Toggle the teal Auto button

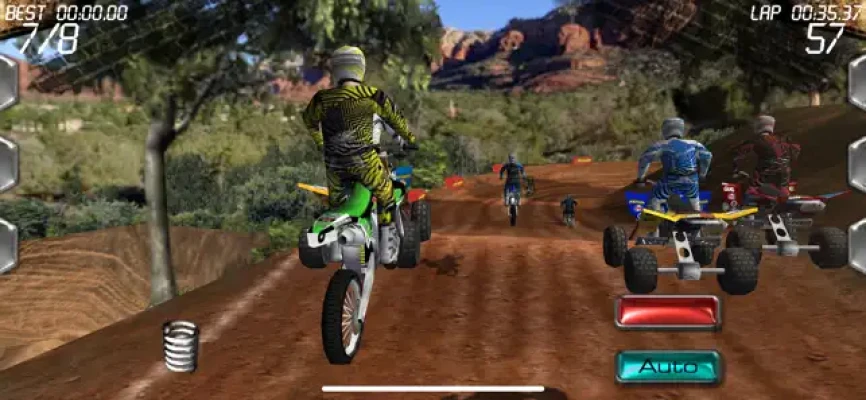pyautogui.click(x=667, y=367)
